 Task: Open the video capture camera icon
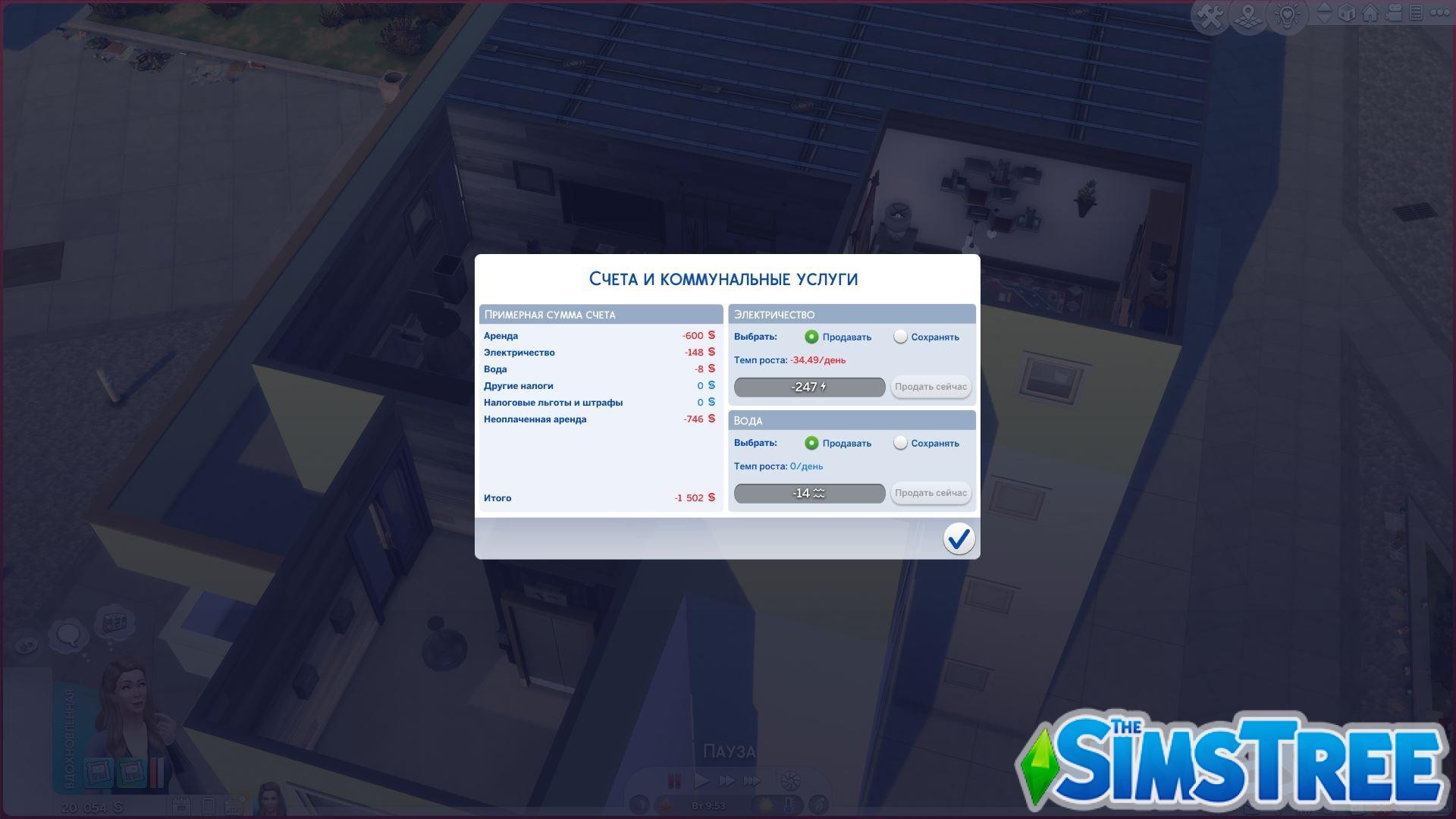(1394, 11)
